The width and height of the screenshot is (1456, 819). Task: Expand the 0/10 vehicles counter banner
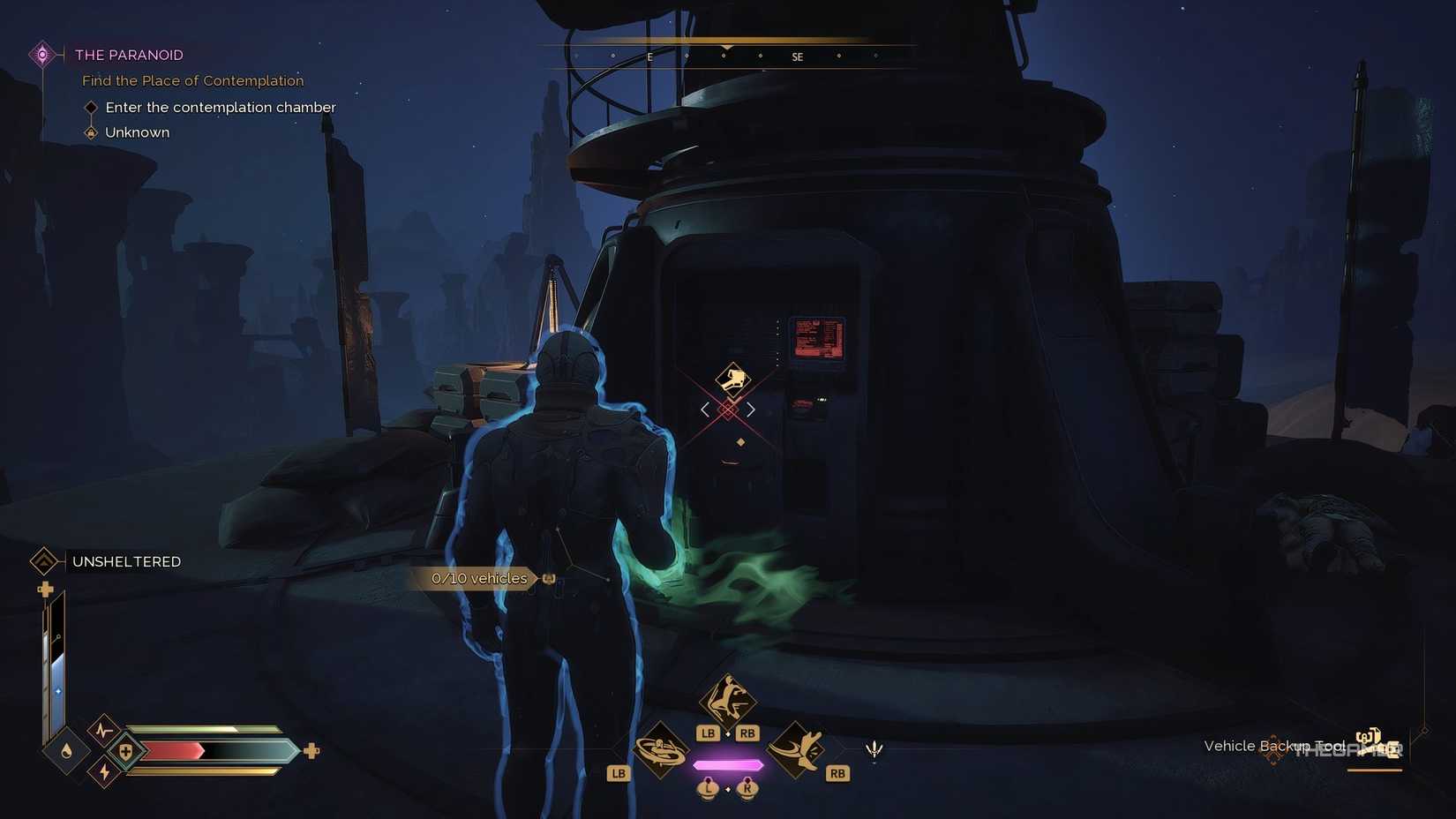[479, 578]
